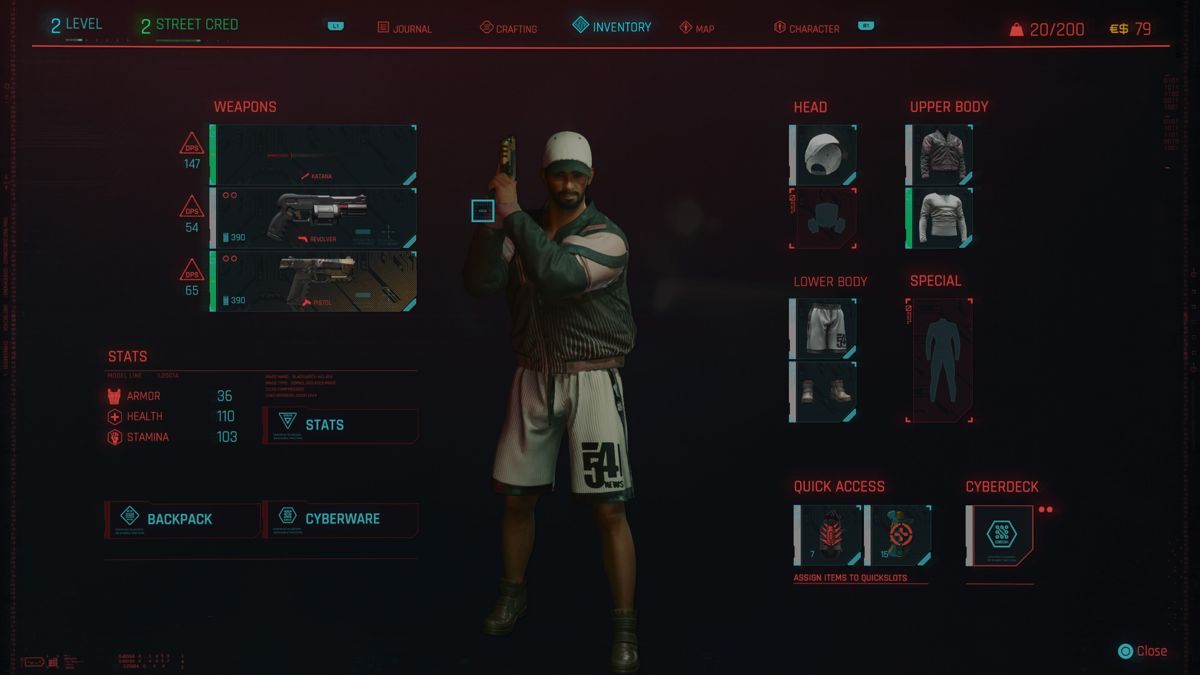The width and height of the screenshot is (1200, 675).
Task: Close the inventory screen
Action: tap(1142, 651)
